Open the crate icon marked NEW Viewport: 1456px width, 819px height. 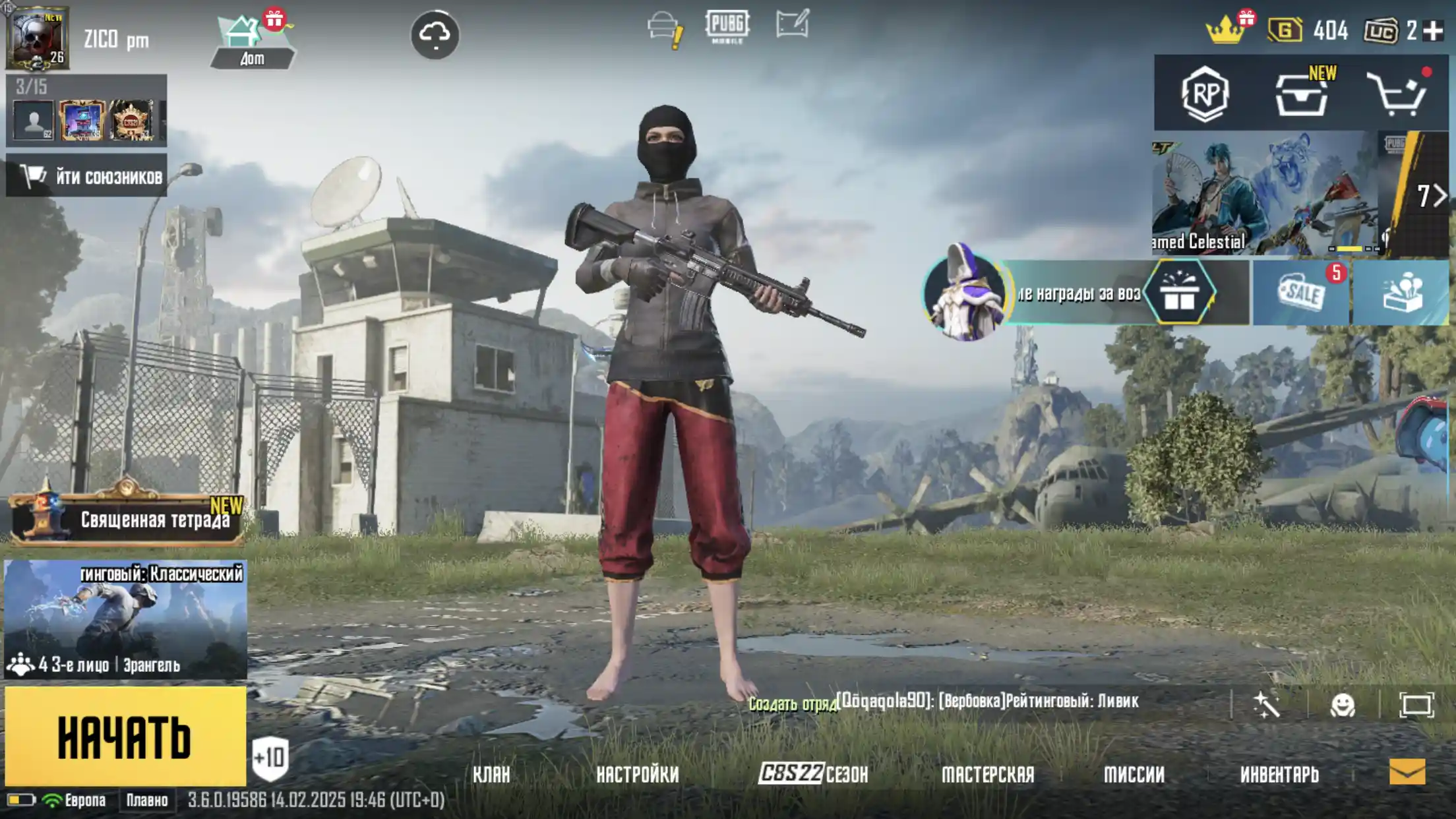(x=1301, y=95)
